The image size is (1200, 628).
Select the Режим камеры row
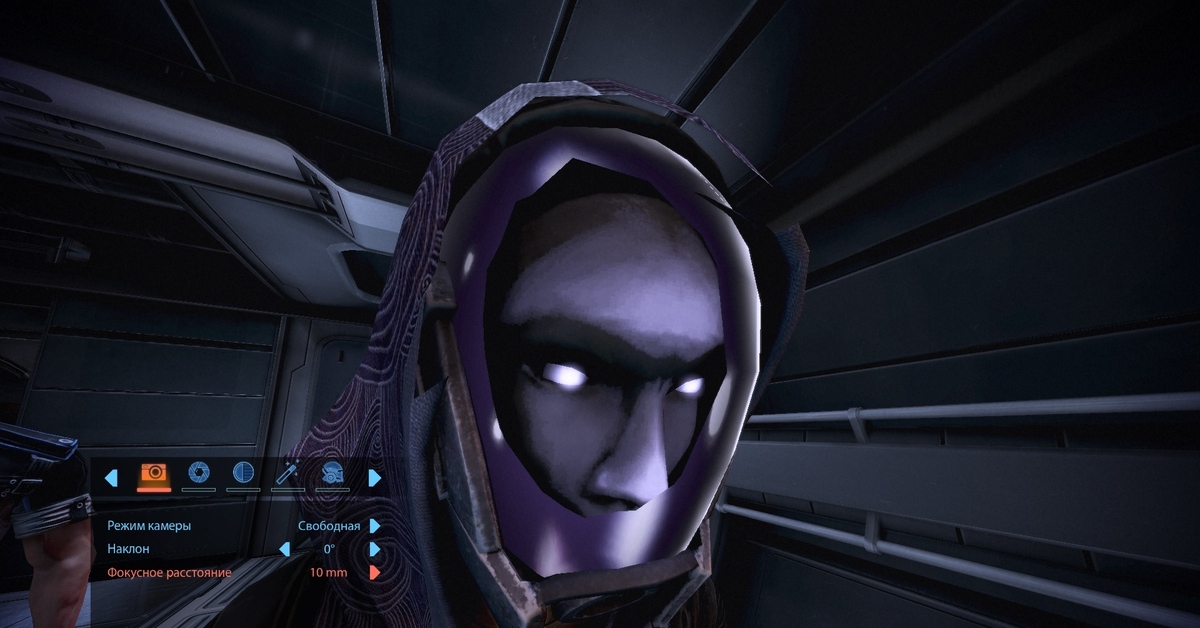[149, 525]
